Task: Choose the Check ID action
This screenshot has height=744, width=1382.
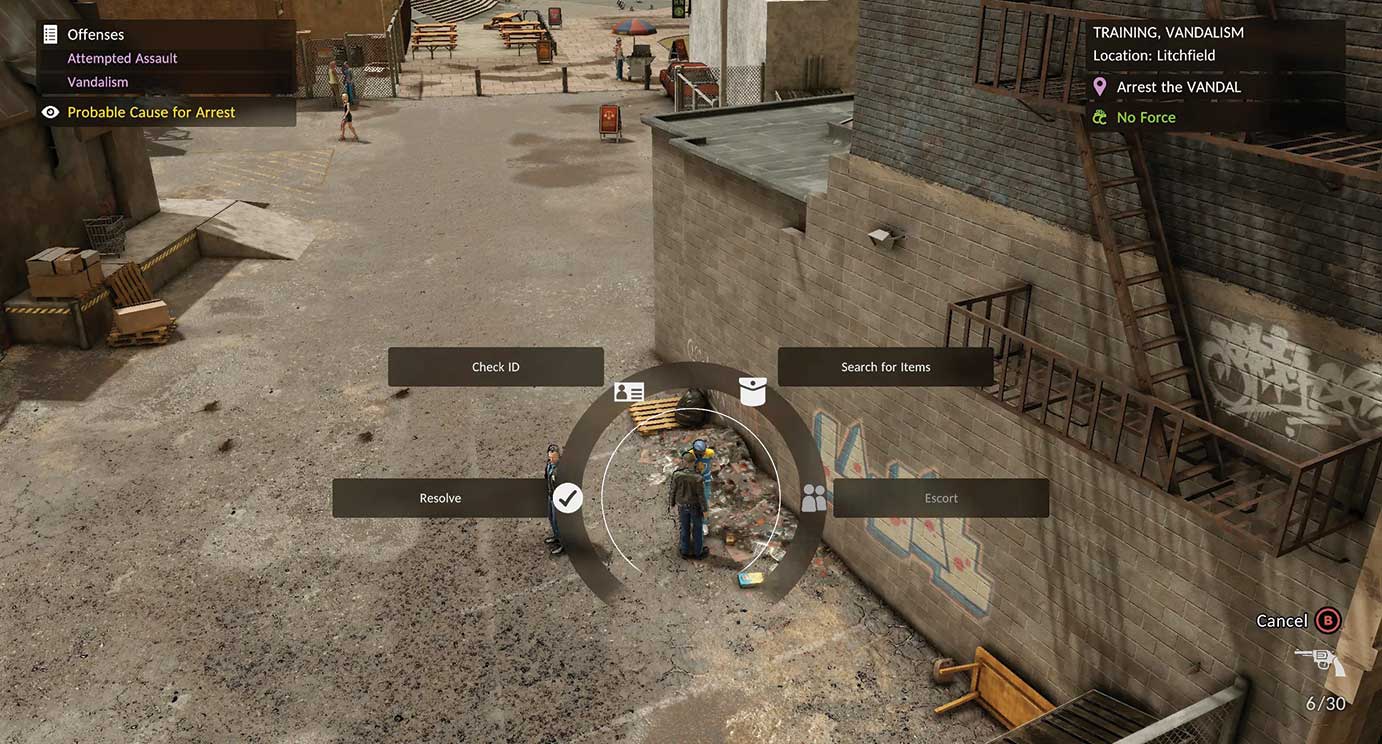Action: pos(495,367)
